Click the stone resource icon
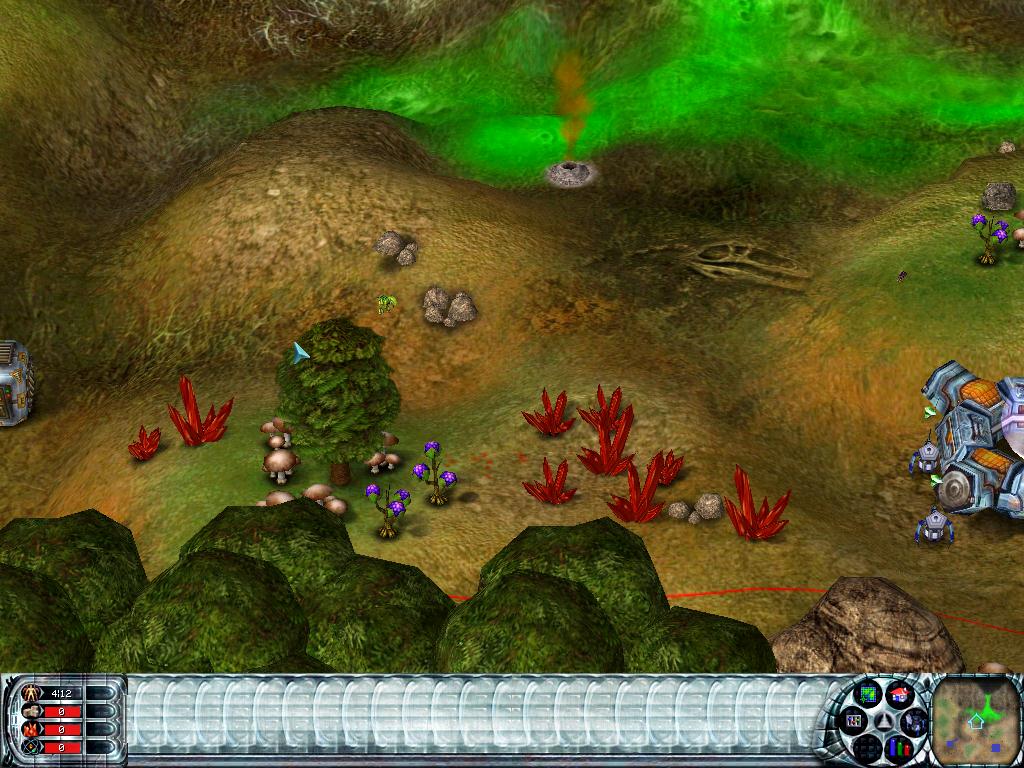 (x=29, y=710)
